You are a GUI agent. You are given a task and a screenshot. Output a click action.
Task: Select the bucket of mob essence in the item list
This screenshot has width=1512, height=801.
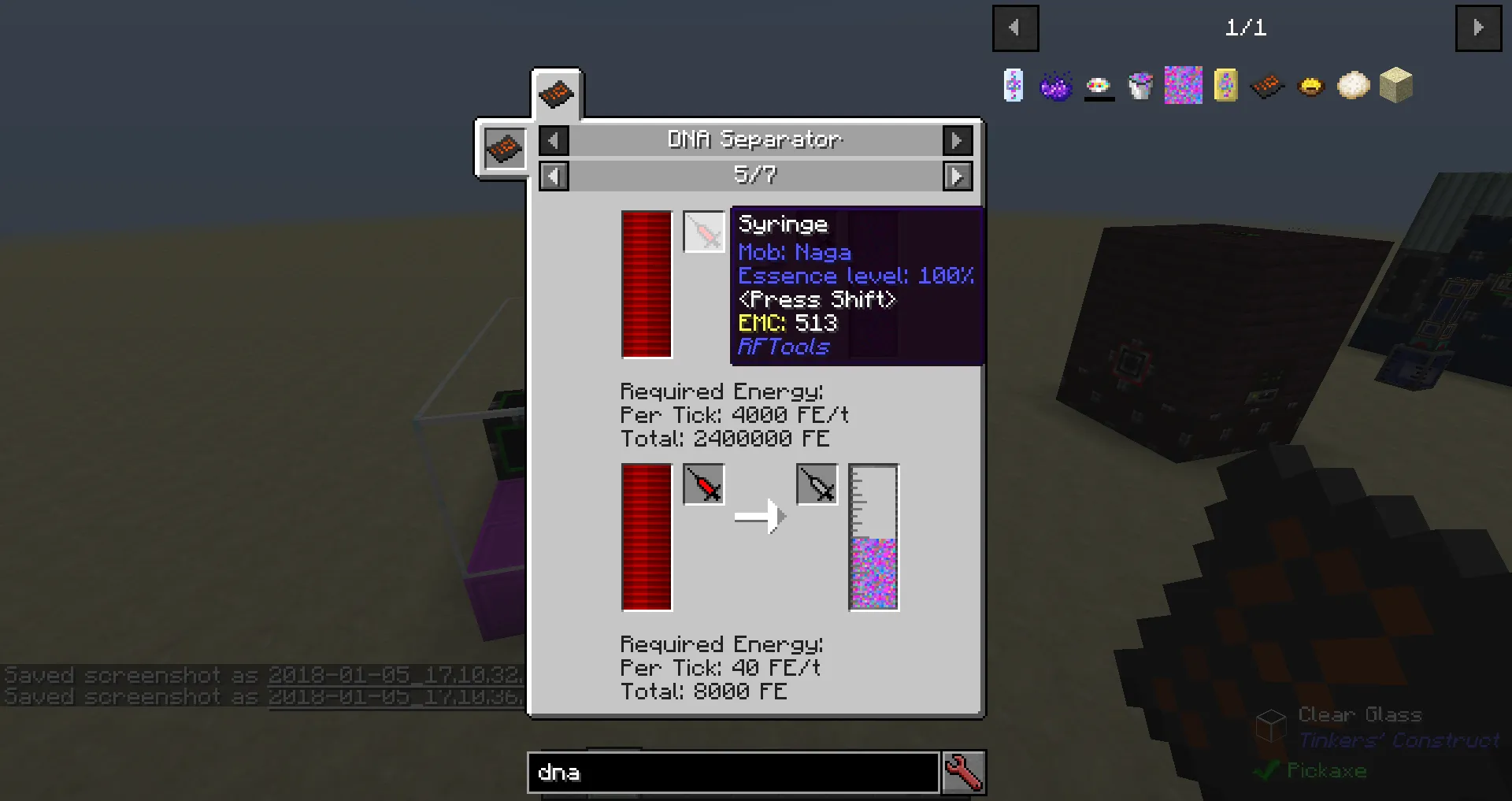(1142, 86)
